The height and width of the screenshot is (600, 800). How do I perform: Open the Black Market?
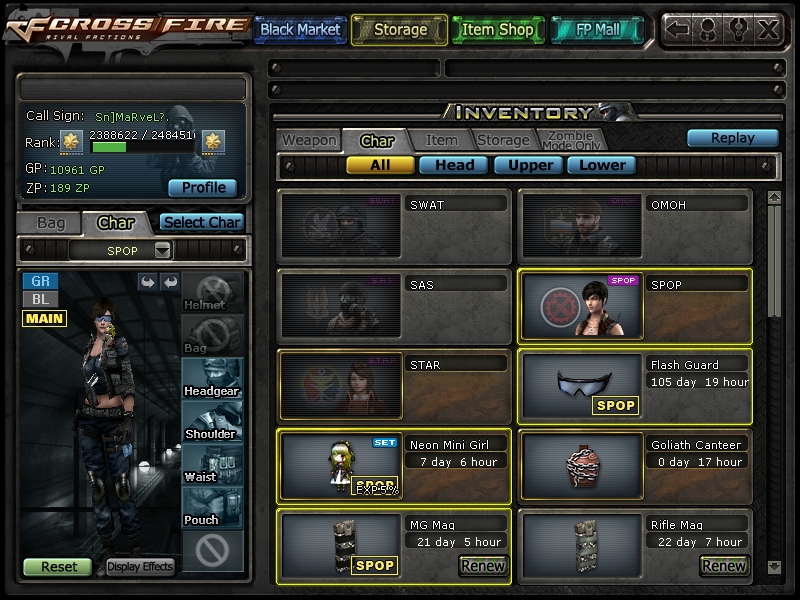coord(300,30)
